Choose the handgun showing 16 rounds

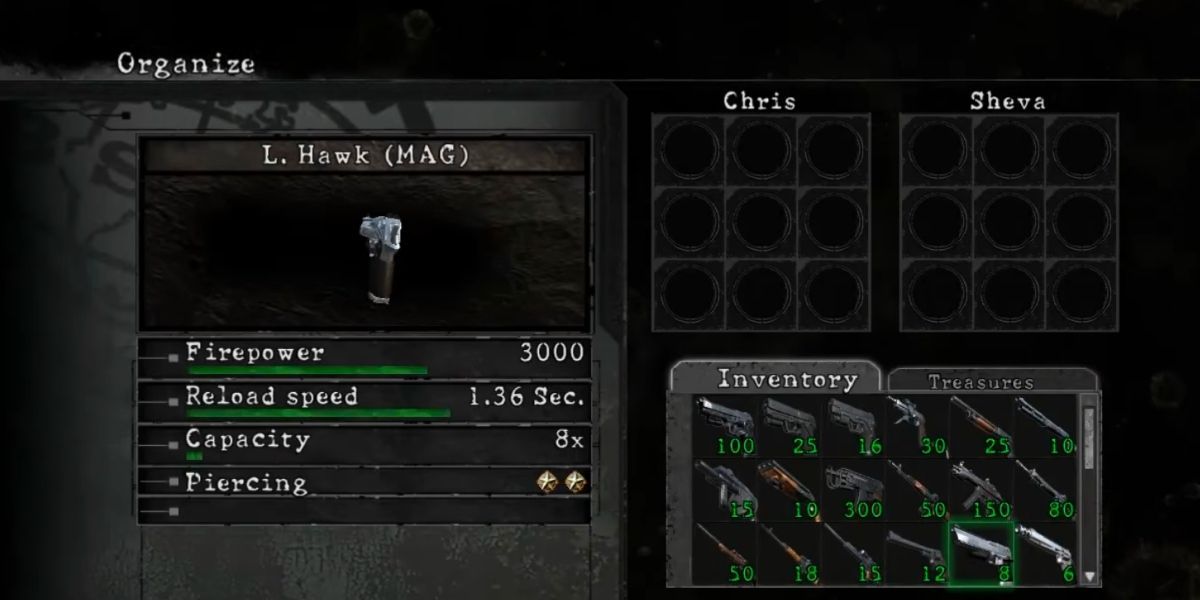[x=853, y=427]
